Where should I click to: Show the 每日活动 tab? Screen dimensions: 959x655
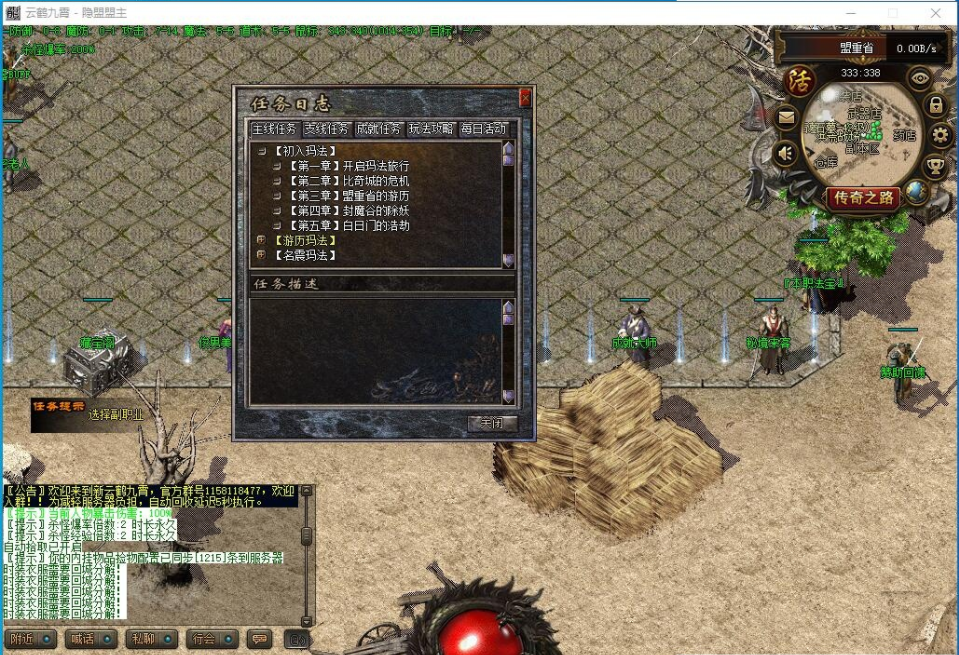click(483, 129)
